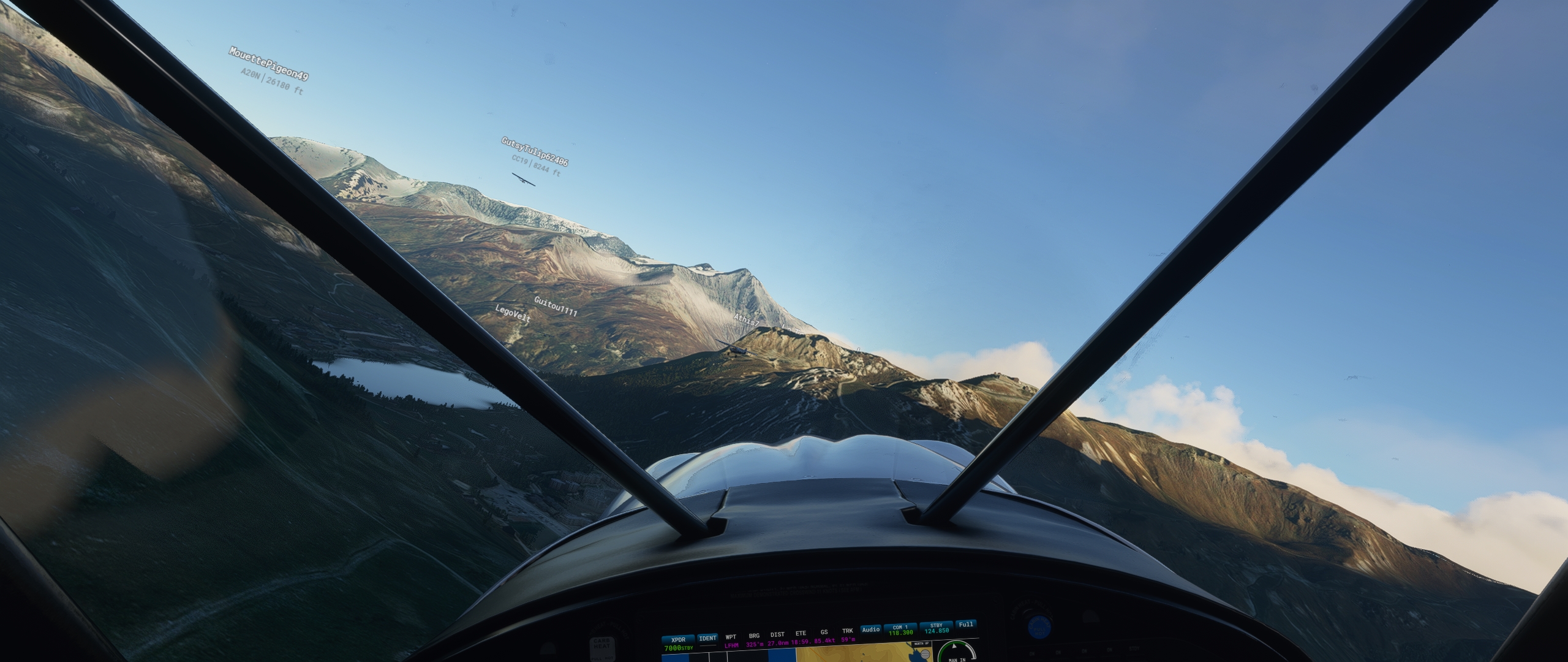This screenshot has height=662, width=1568.
Task: Toggle the Full audio mode button
Action: coord(965,625)
